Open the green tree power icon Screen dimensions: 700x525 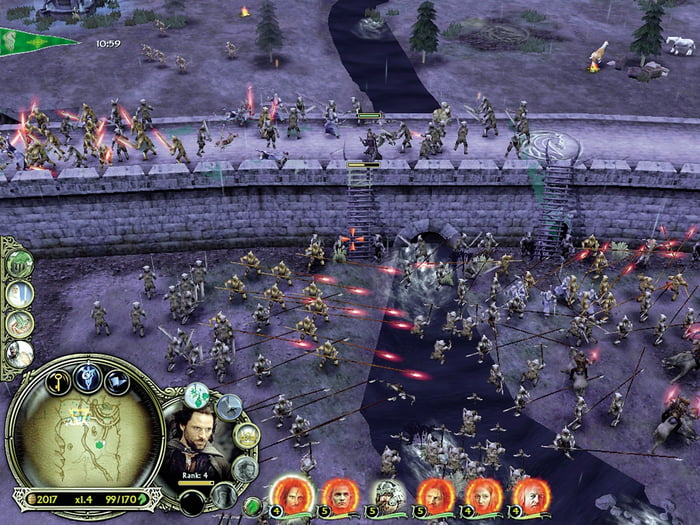coord(20,264)
